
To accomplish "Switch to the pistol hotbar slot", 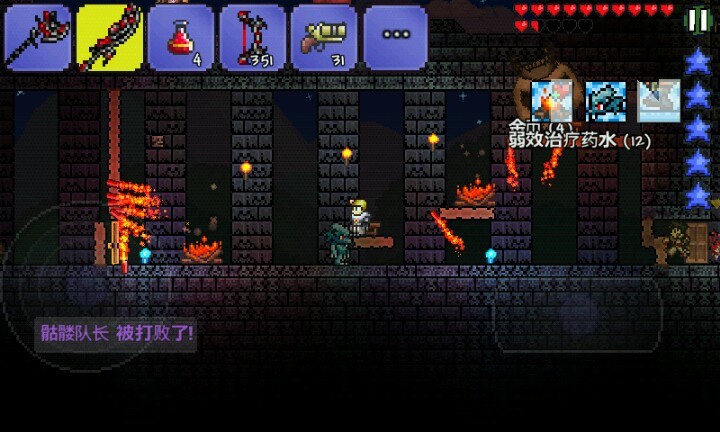I will pyautogui.click(x=325, y=38).
